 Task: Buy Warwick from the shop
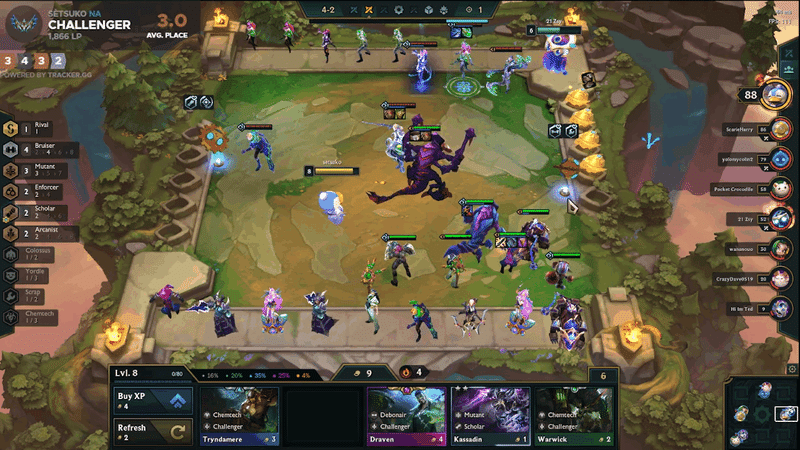click(575, 415)
